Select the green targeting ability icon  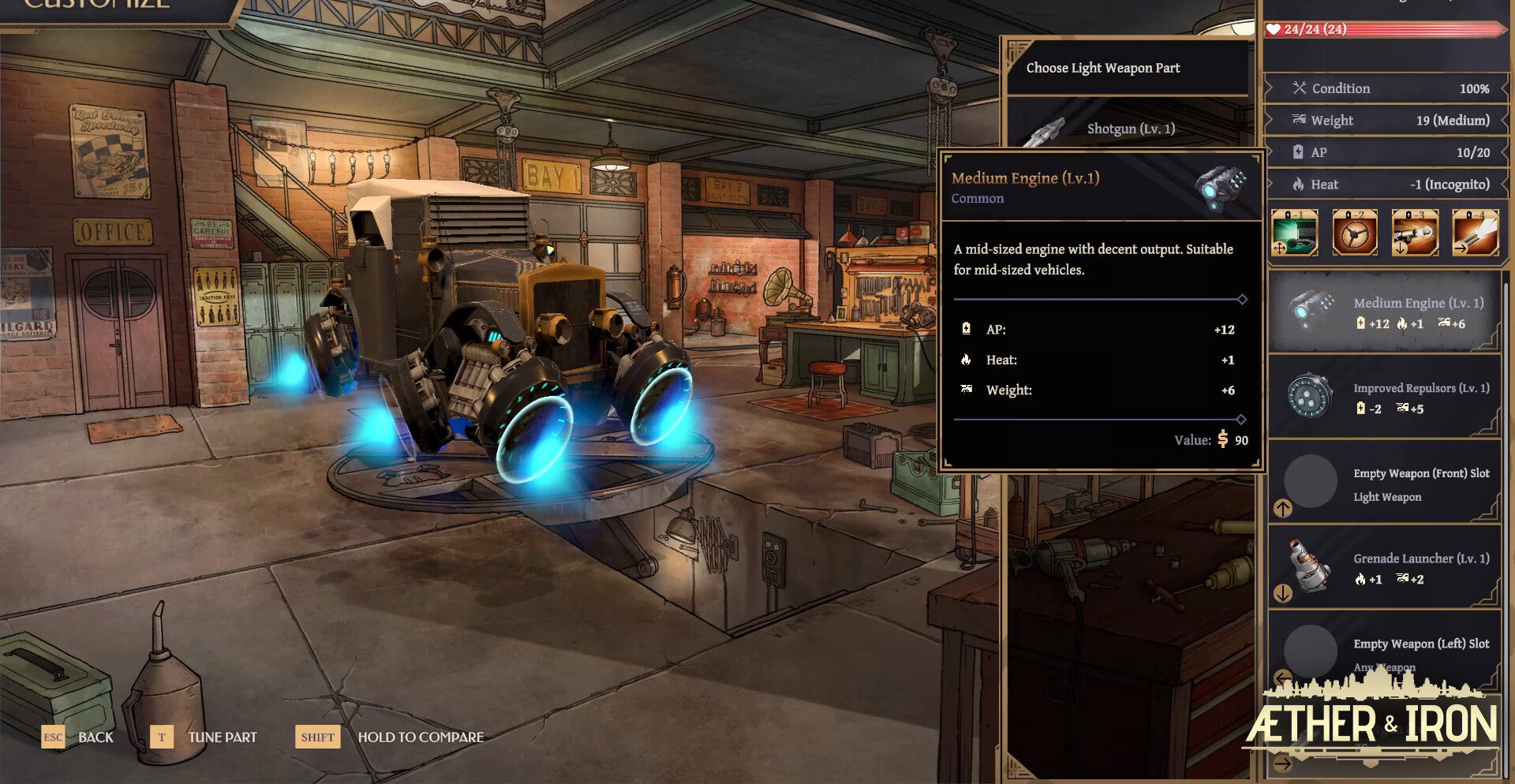[x=1294, y=232]
